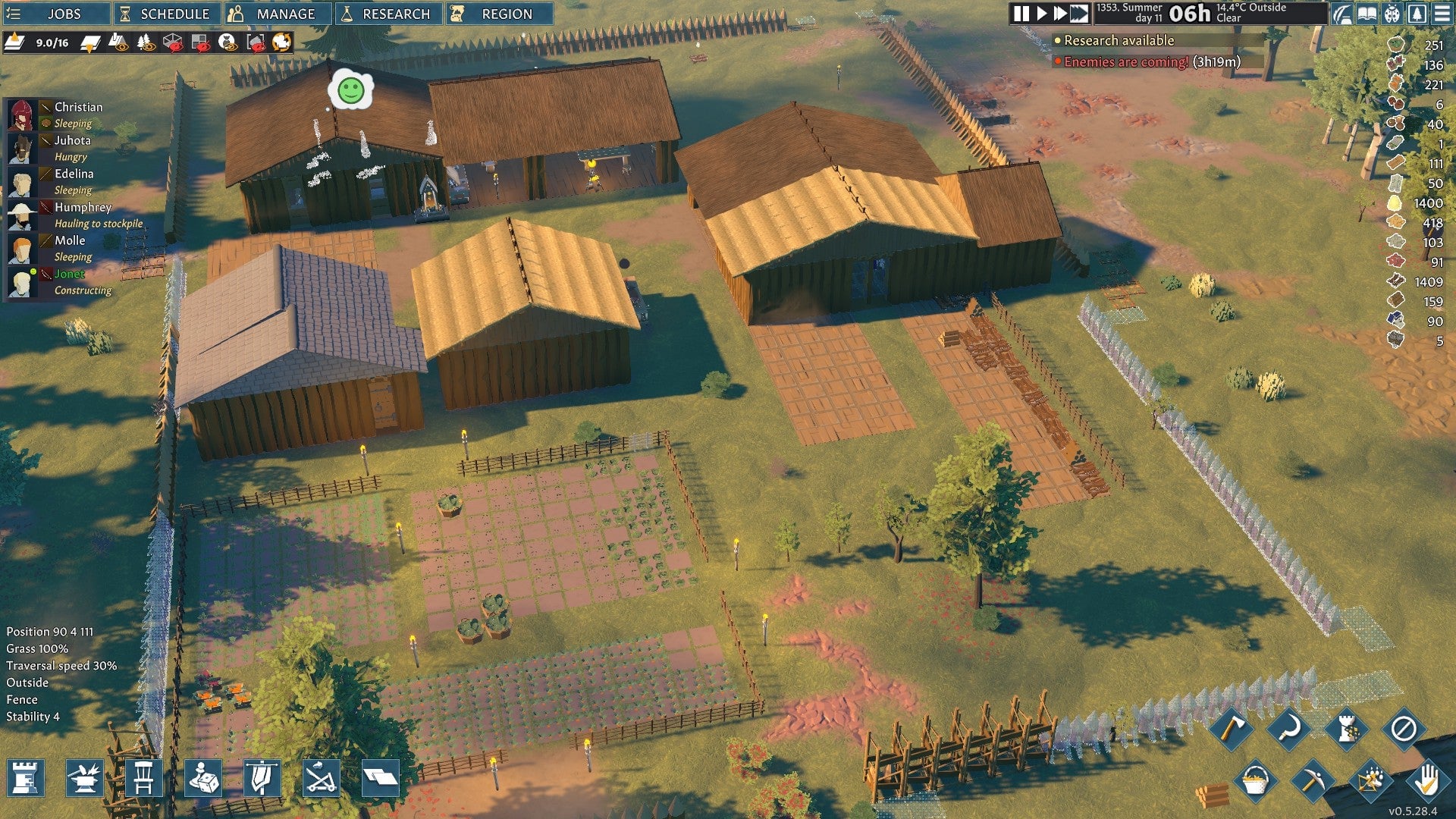The width and height of the screenshot is (1456, 819).
Task: Raise the view one level up
Action: coord(15,42)
